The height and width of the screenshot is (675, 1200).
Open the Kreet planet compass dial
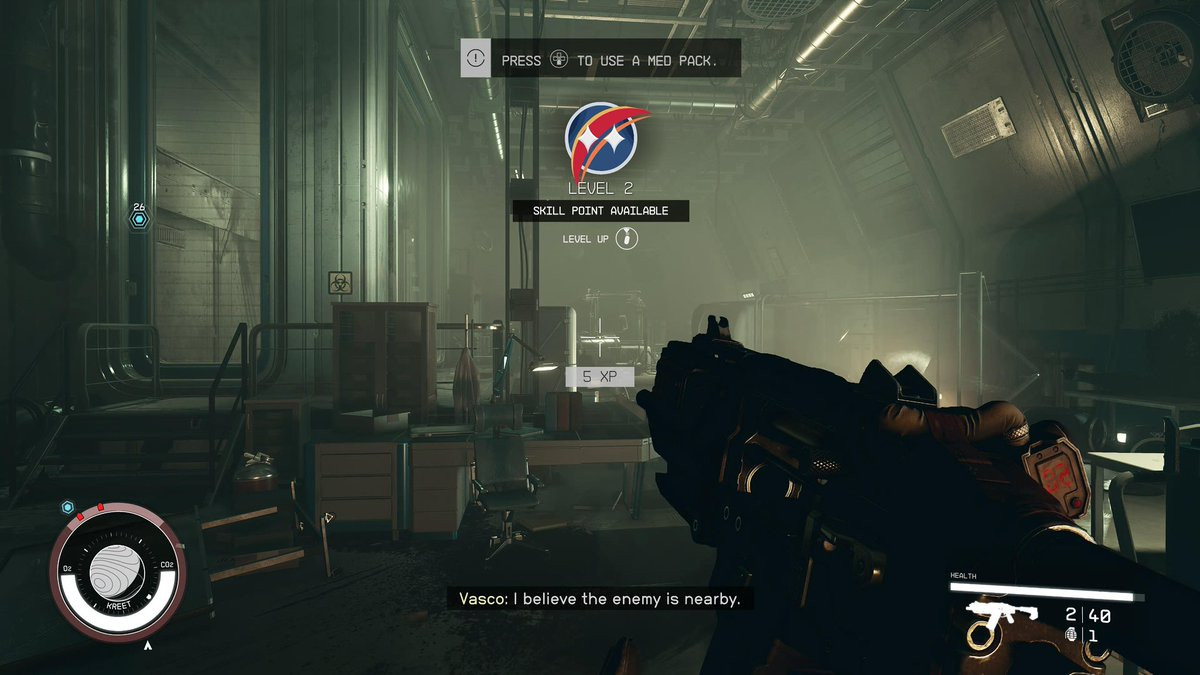pyautogui.click(x=117, y=570)
